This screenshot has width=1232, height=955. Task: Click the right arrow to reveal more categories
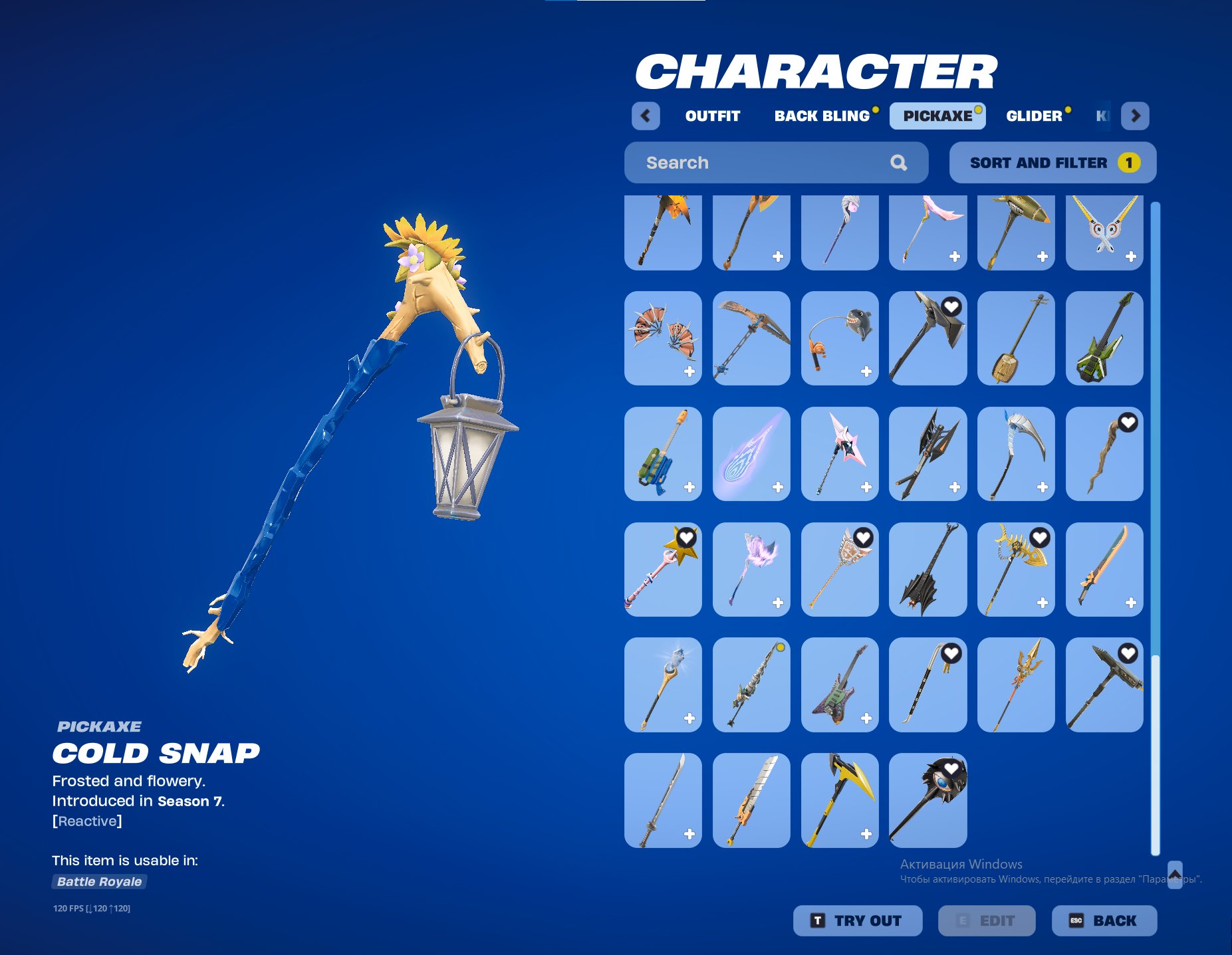tap(1136, 116)
